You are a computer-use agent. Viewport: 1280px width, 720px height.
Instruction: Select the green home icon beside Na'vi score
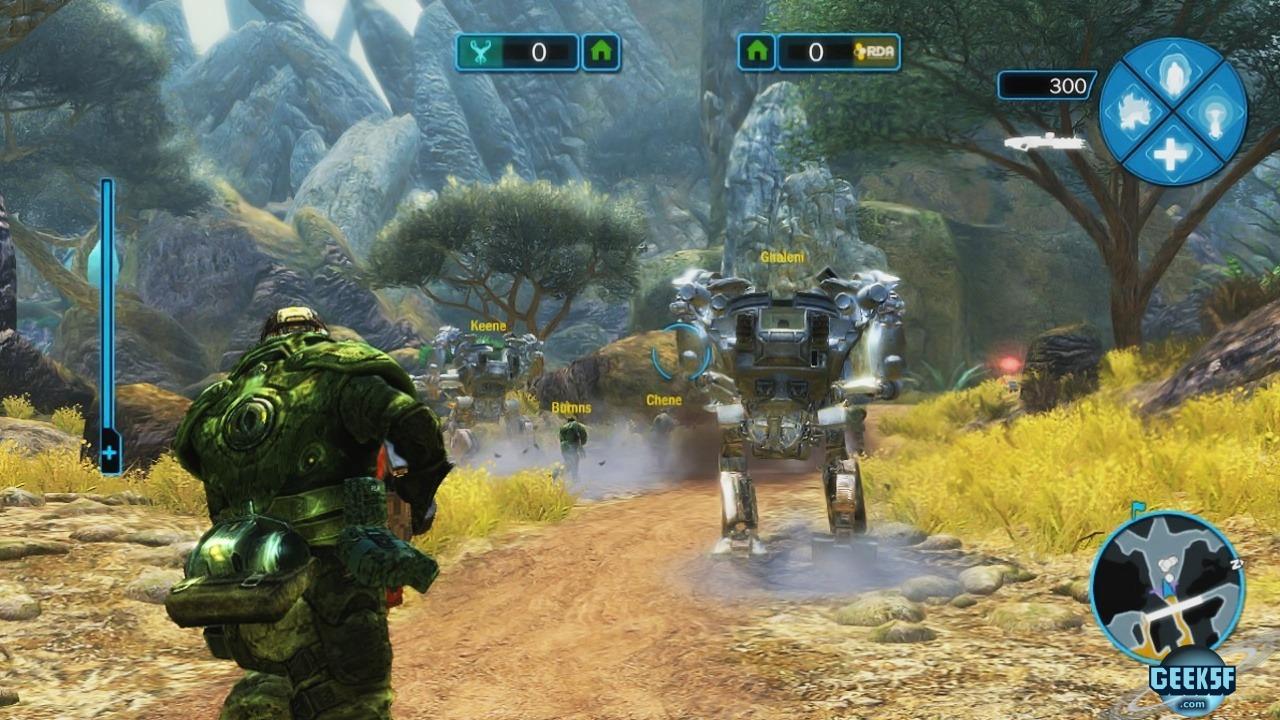point(600,53)
